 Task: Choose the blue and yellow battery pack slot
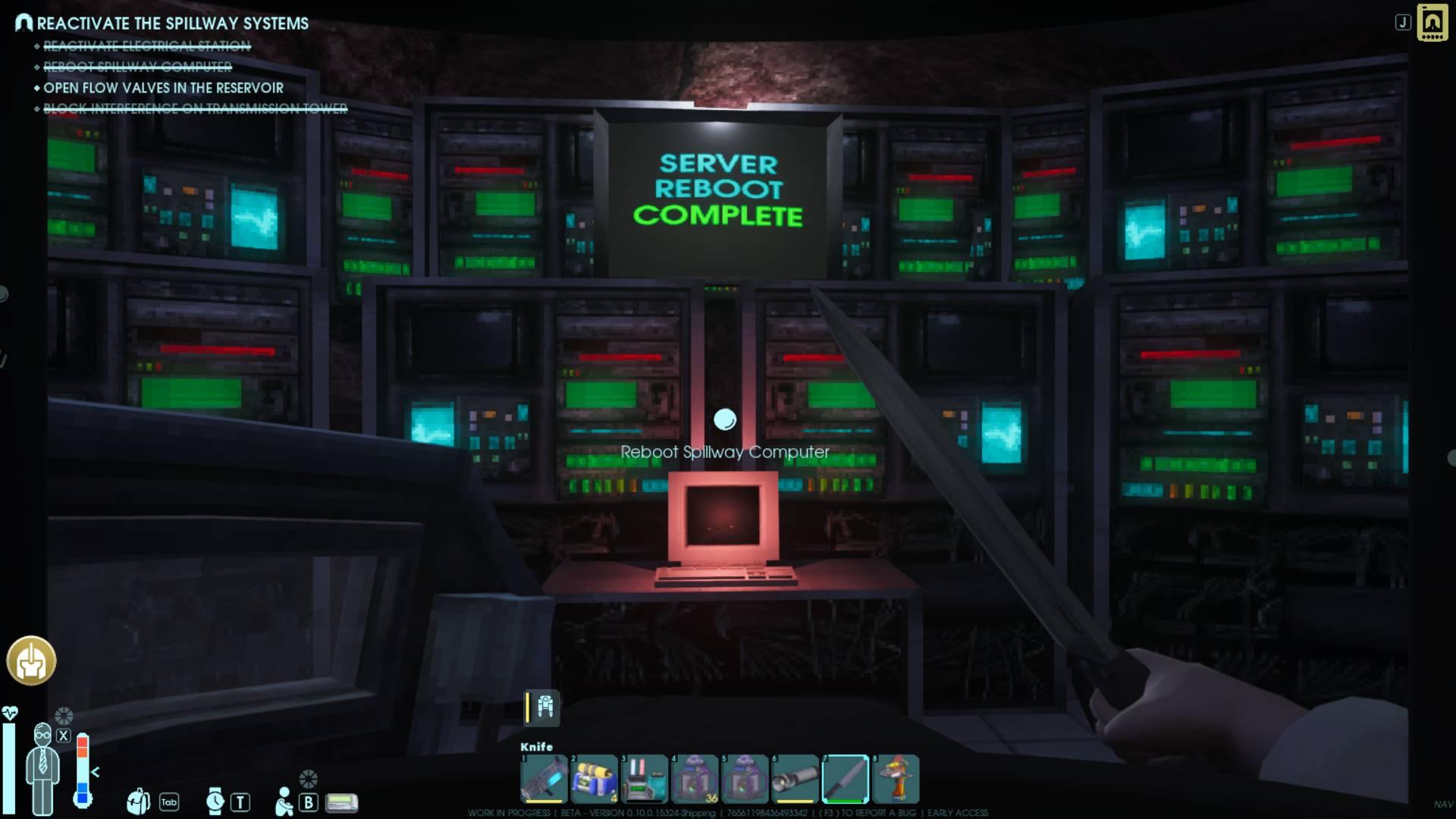point(594,779)
